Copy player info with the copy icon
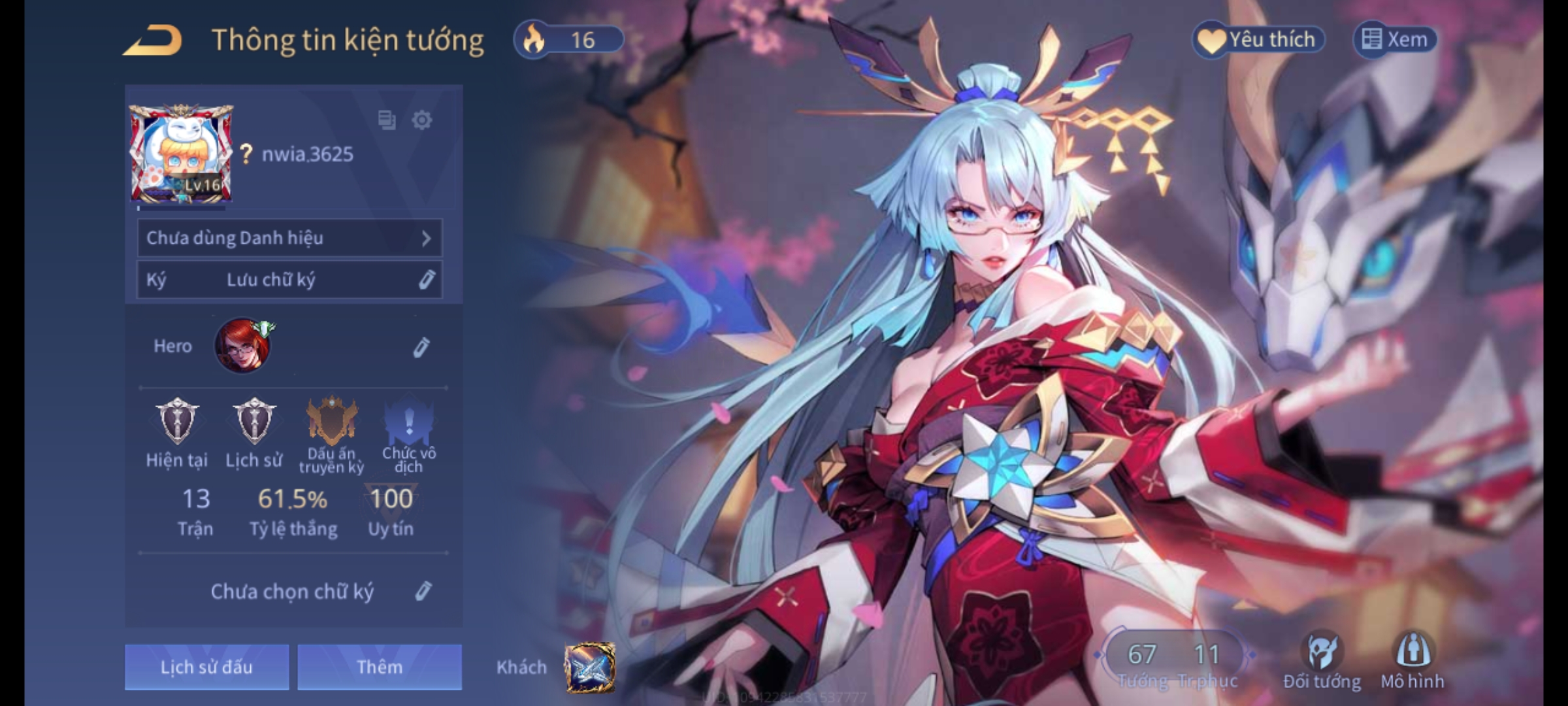 [x=385, y=121]
